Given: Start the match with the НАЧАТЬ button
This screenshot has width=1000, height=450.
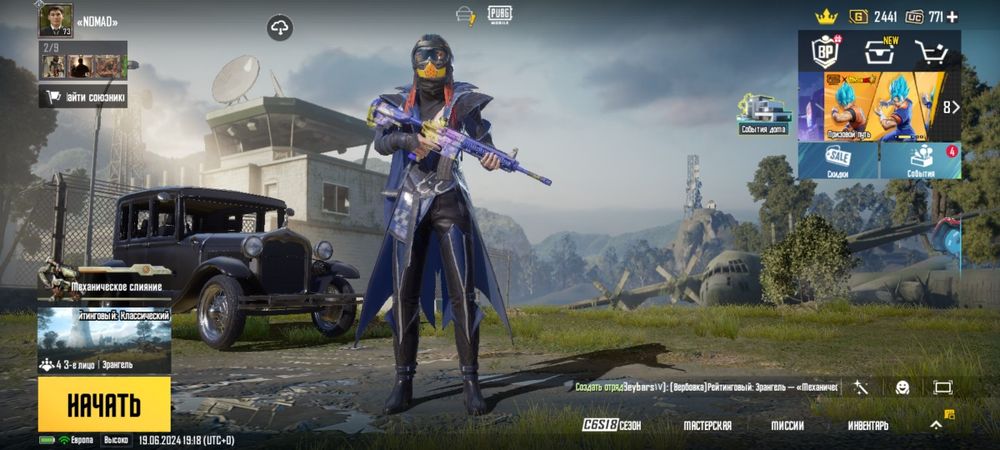Looking at the screenshot, I should (104, 404).
